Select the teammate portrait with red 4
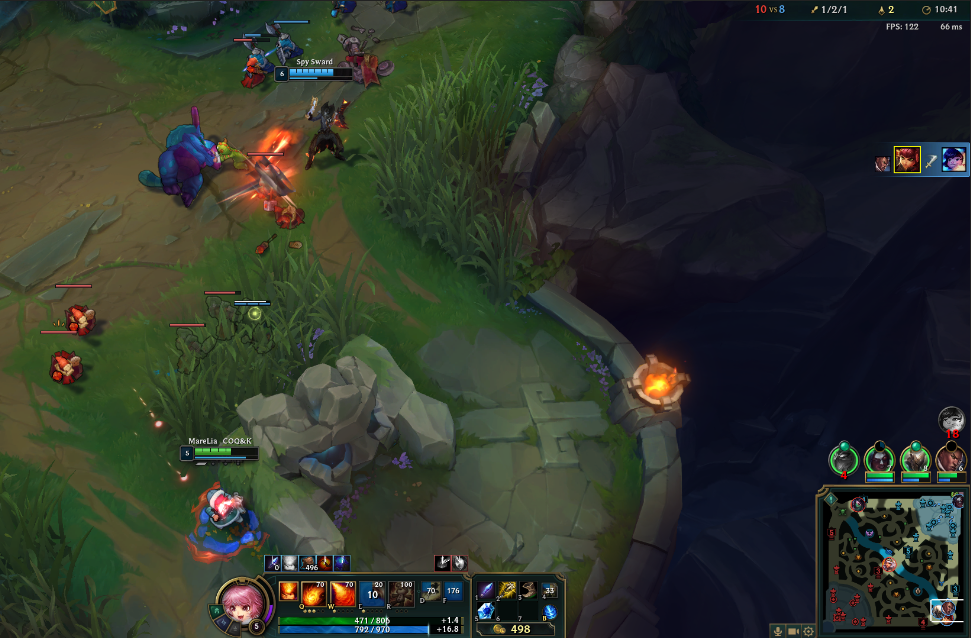Screen dimensions: 971x638 845,459
